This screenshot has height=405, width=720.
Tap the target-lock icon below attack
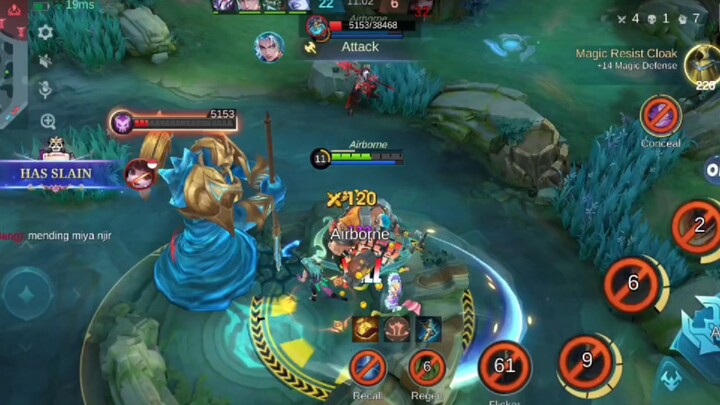tap(673, 378)
